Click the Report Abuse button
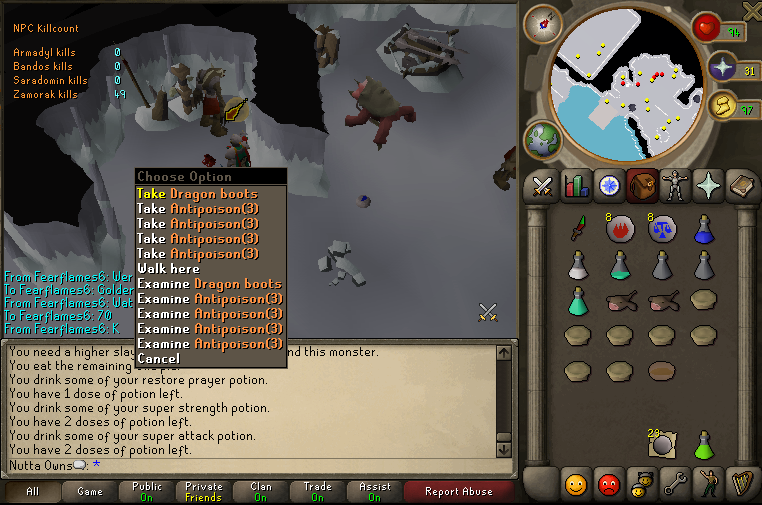 point(458,492)
